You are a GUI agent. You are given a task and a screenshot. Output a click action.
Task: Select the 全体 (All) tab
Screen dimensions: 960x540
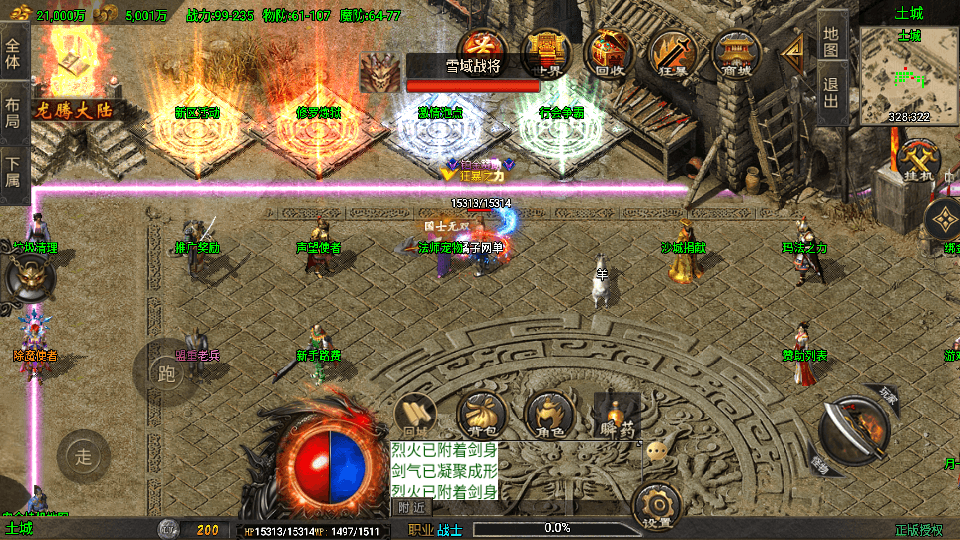[13, 48]
